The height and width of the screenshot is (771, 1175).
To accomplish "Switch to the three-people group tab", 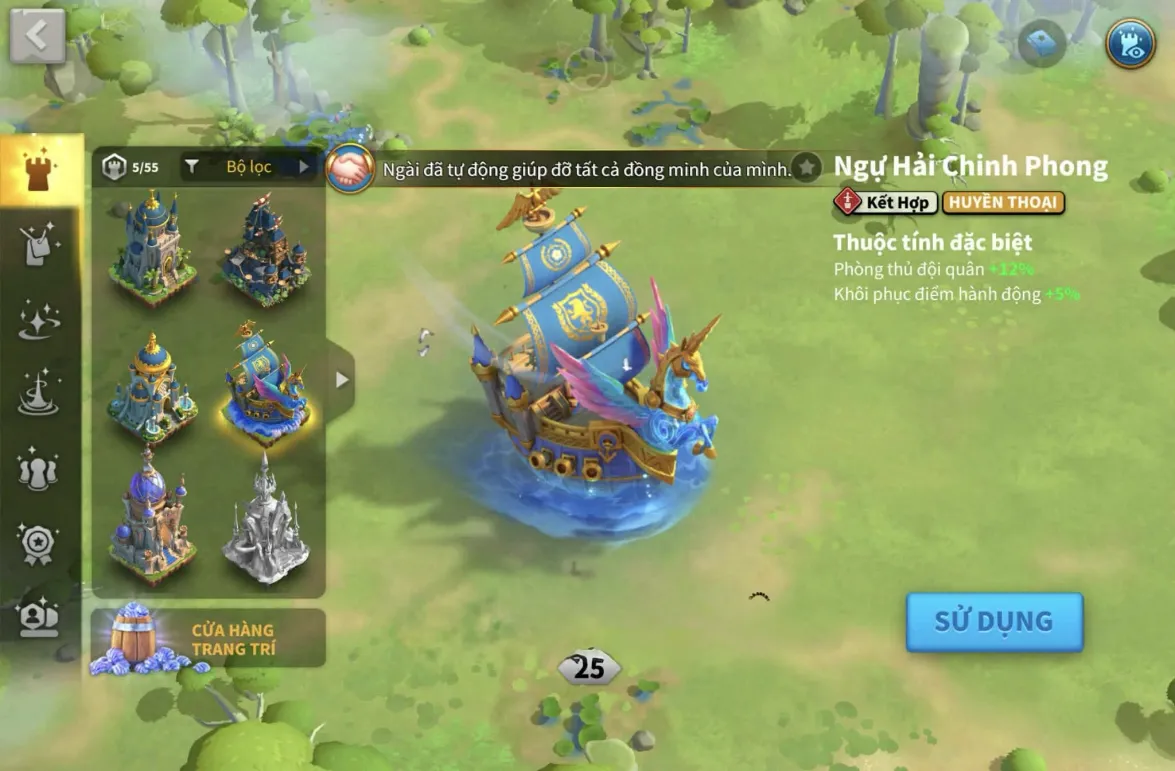I will (x=40, y=469).
